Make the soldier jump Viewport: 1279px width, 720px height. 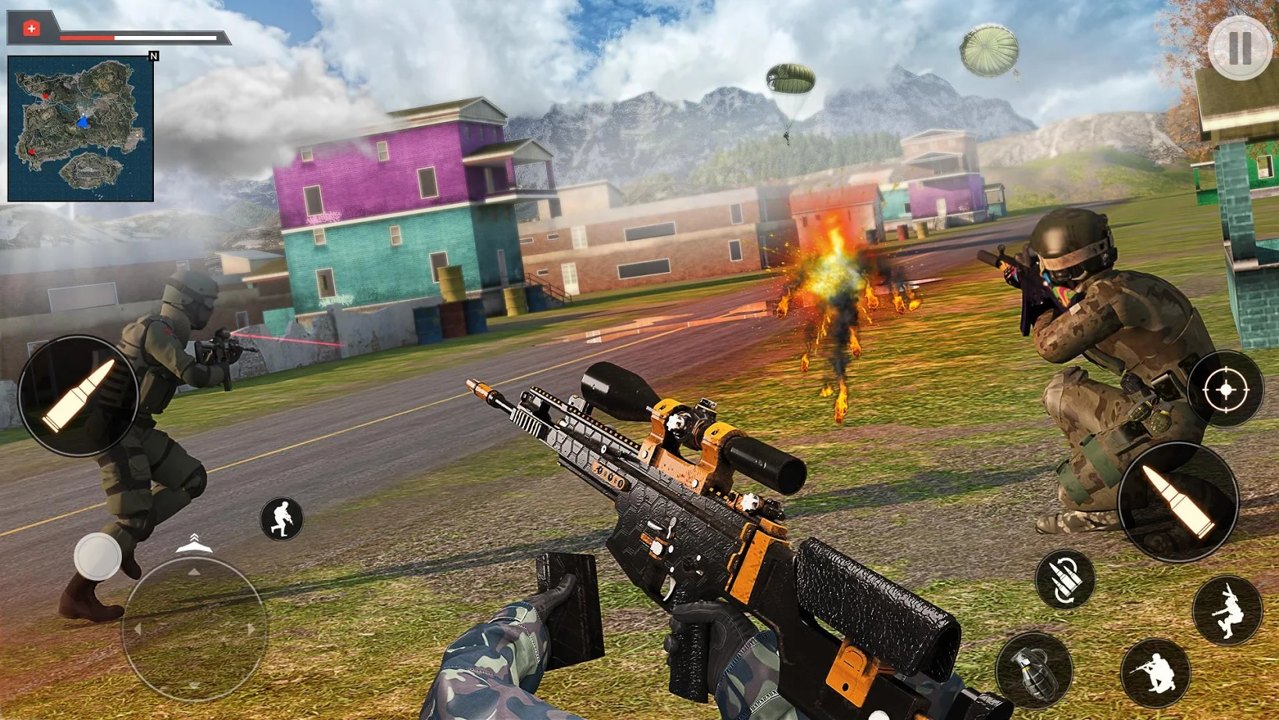point(1227,610)
